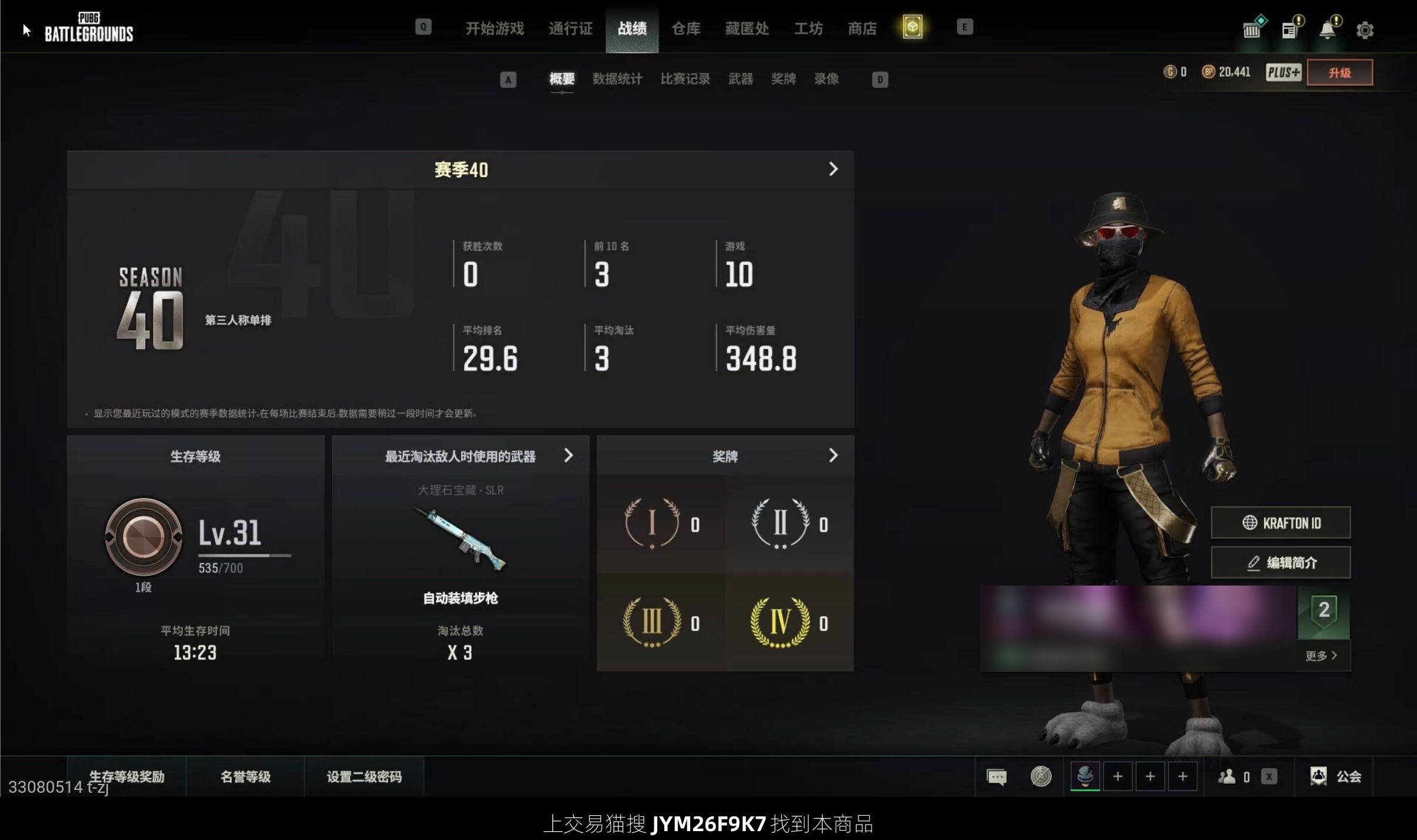Check the notification bell icon
The height and width of the screenshot is (840, 1417).
pos(1327,30)
